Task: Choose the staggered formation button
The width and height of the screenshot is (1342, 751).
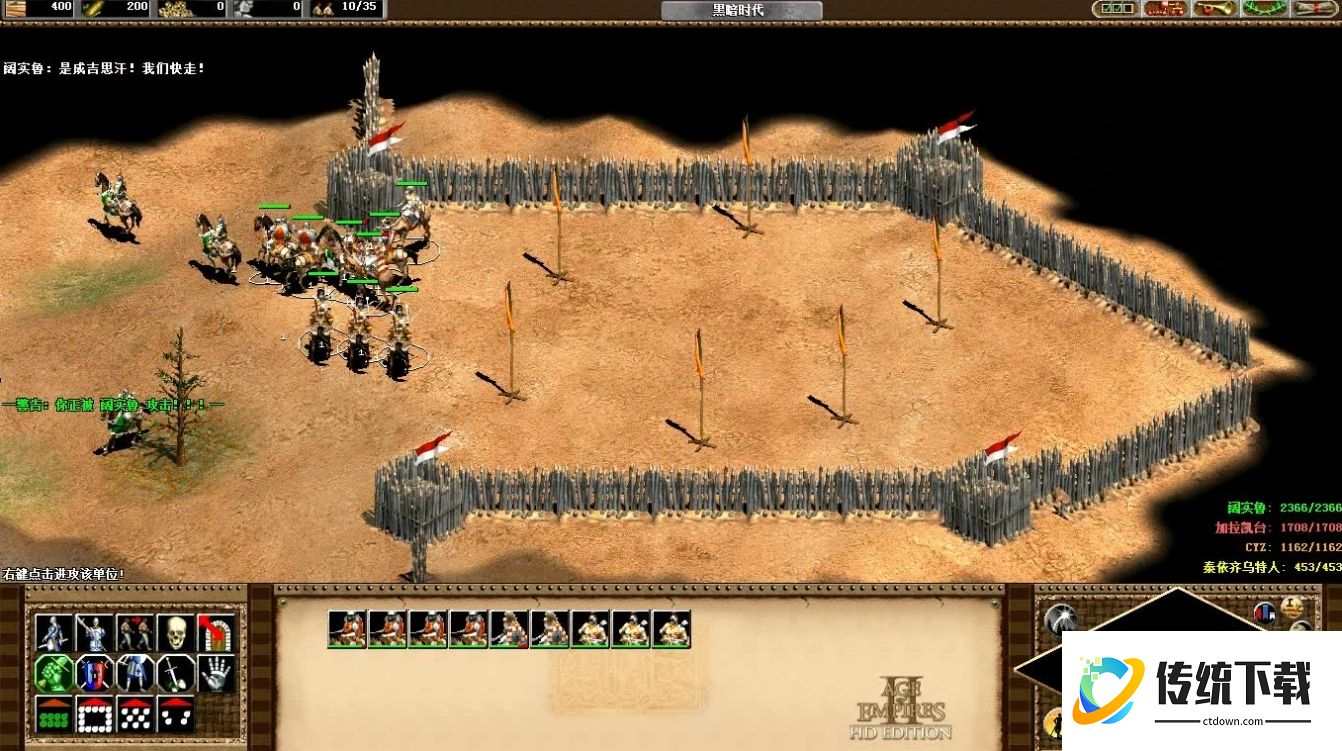Action: 135,713
